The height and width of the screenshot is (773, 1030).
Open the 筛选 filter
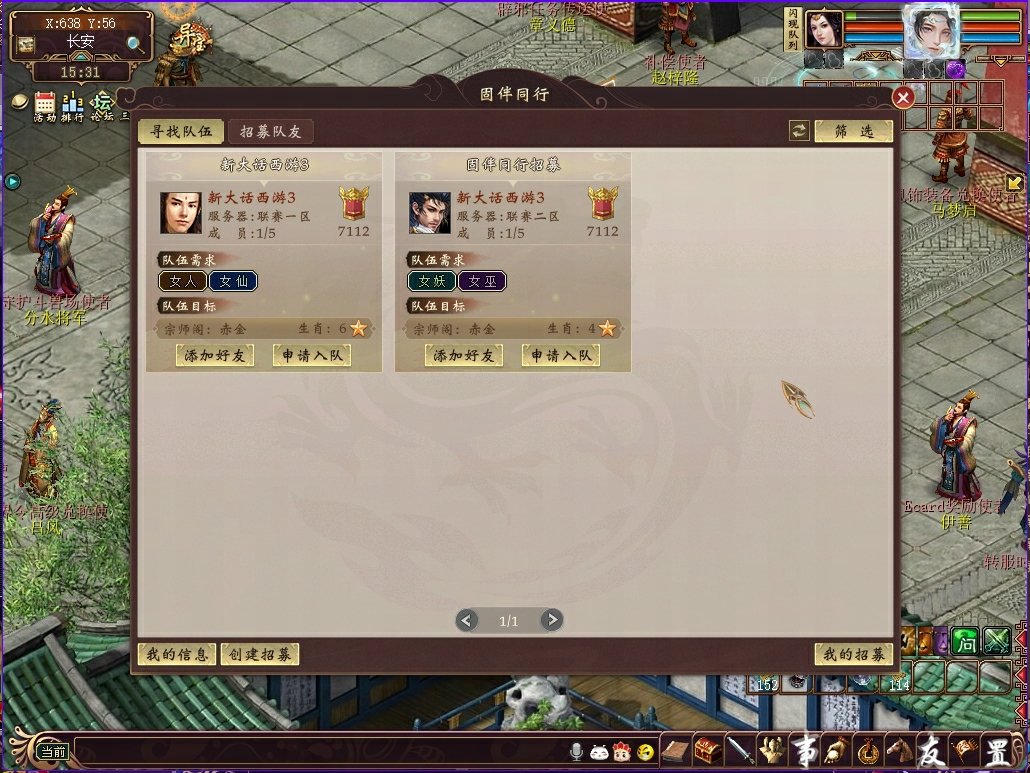(853, 131)
